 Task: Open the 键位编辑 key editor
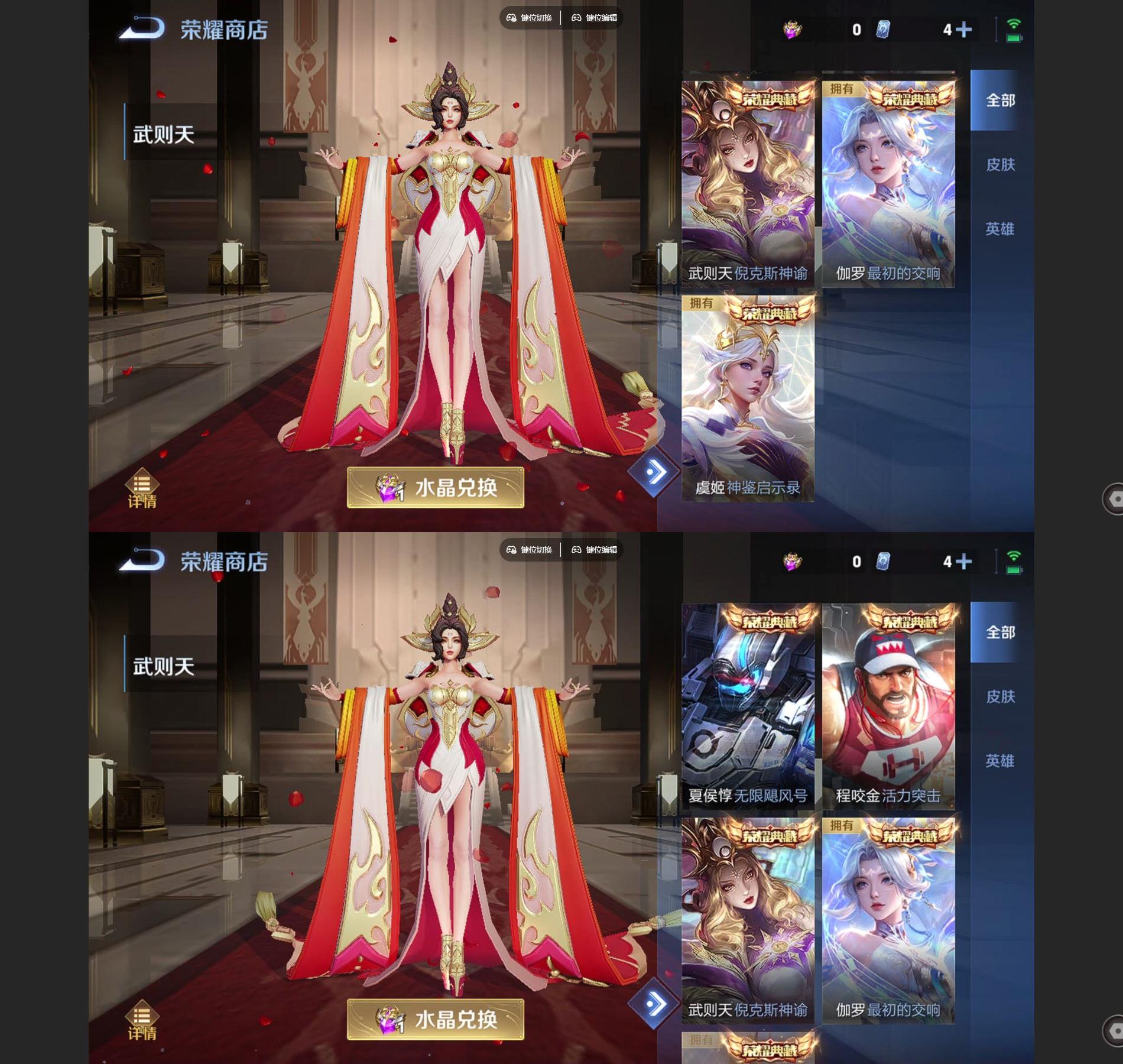pyautogui.click(x=596, y=18)
